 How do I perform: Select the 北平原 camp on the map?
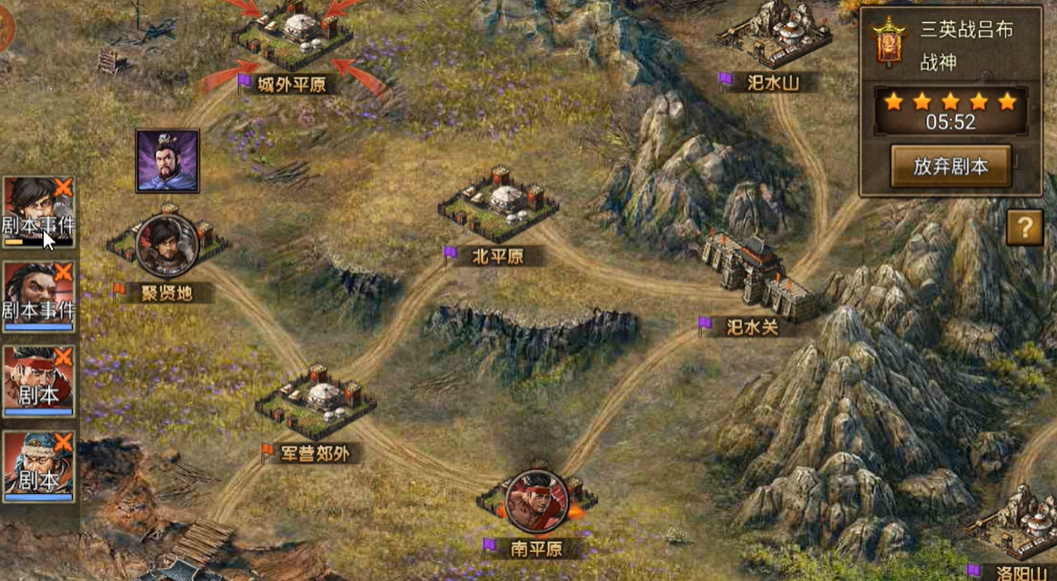coord(498,204)
